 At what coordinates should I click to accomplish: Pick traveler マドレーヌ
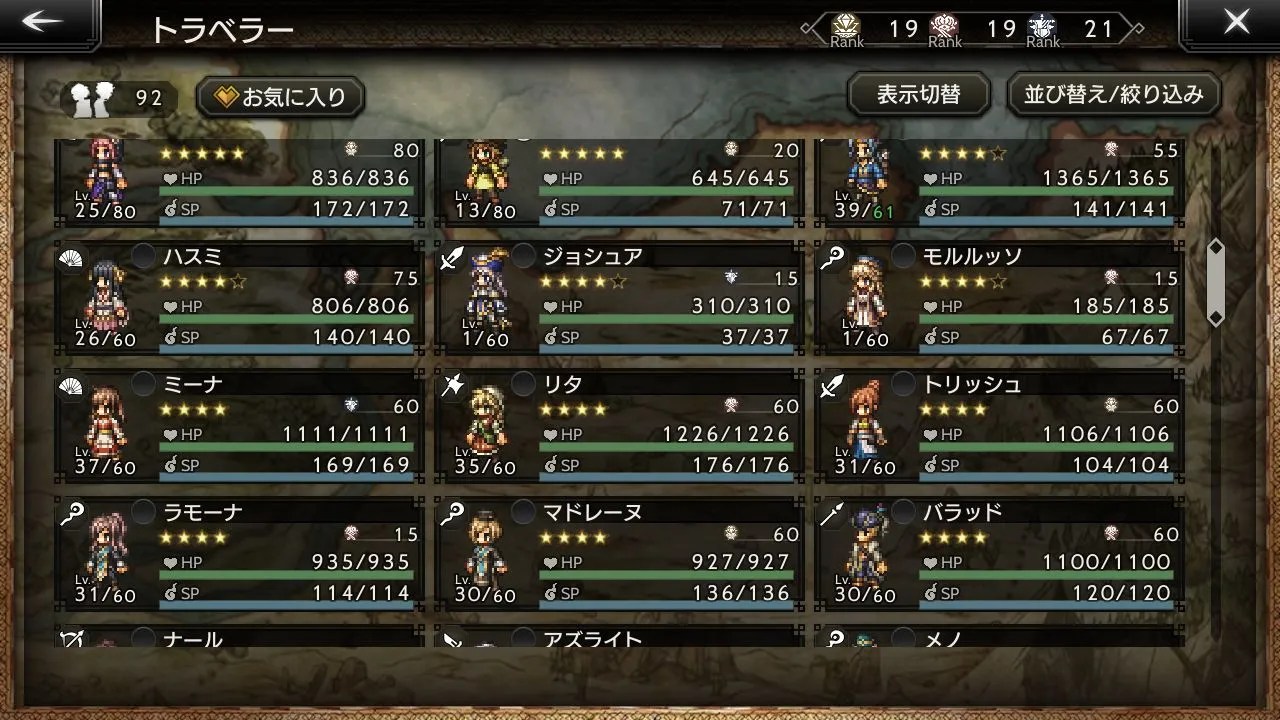(x=618, y=553)
